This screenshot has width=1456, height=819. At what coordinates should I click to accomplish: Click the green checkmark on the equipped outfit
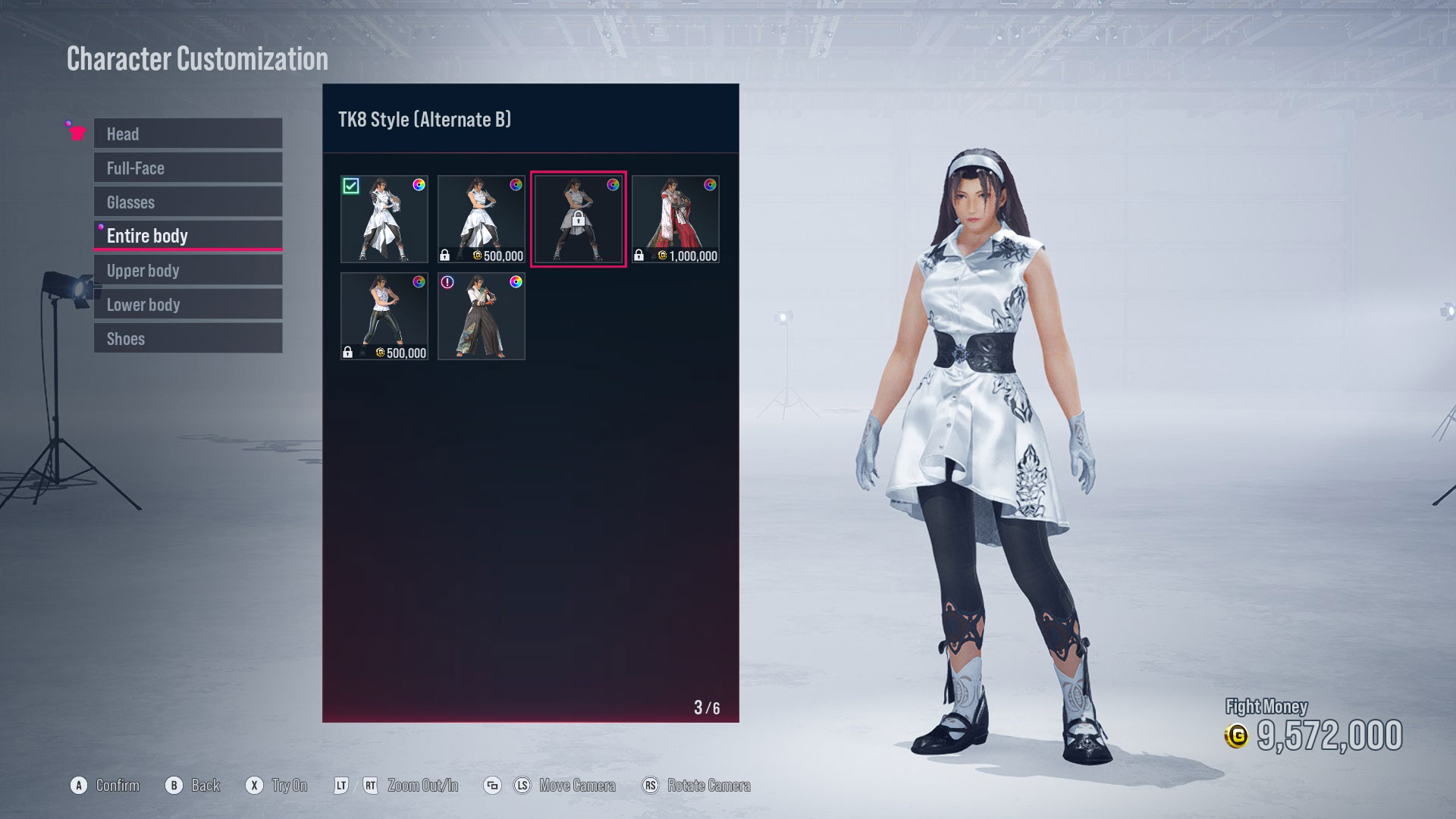coord(352,187)
